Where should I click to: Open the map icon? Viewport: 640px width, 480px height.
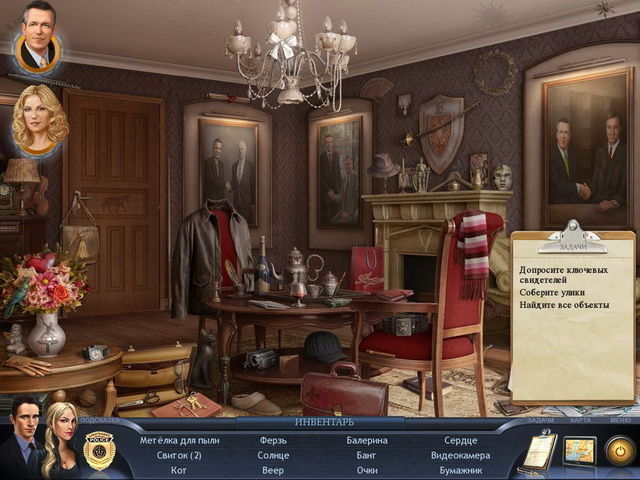[x=579, y=451]
